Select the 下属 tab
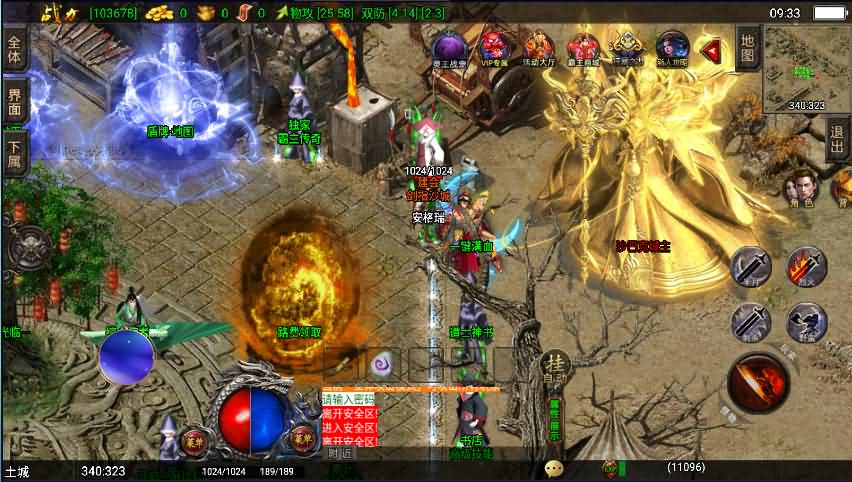The height and width of the screenshot is (482, 852). click(x=14, y=153)
